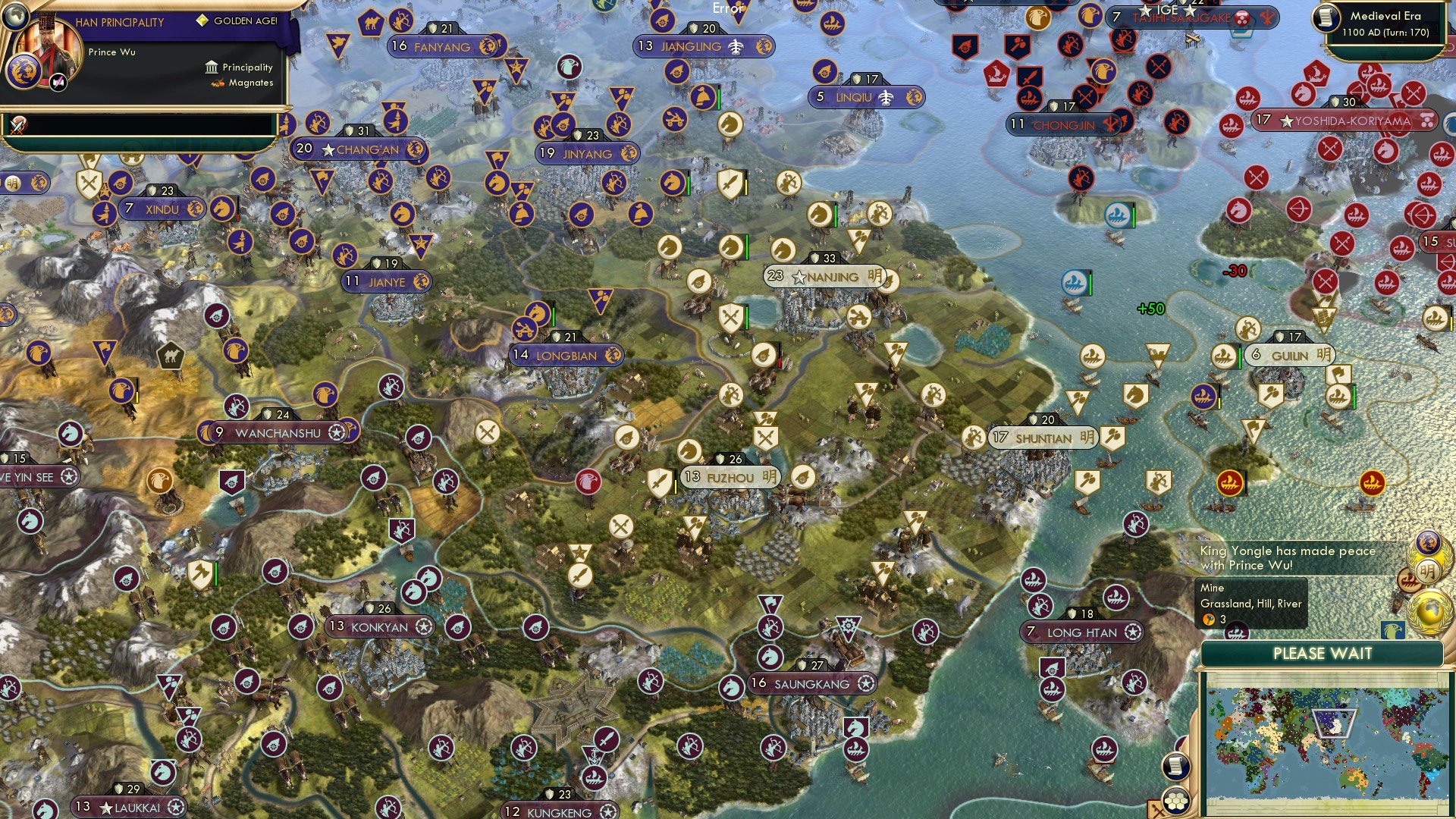Click the PLEASE WAIT button

1323,653
